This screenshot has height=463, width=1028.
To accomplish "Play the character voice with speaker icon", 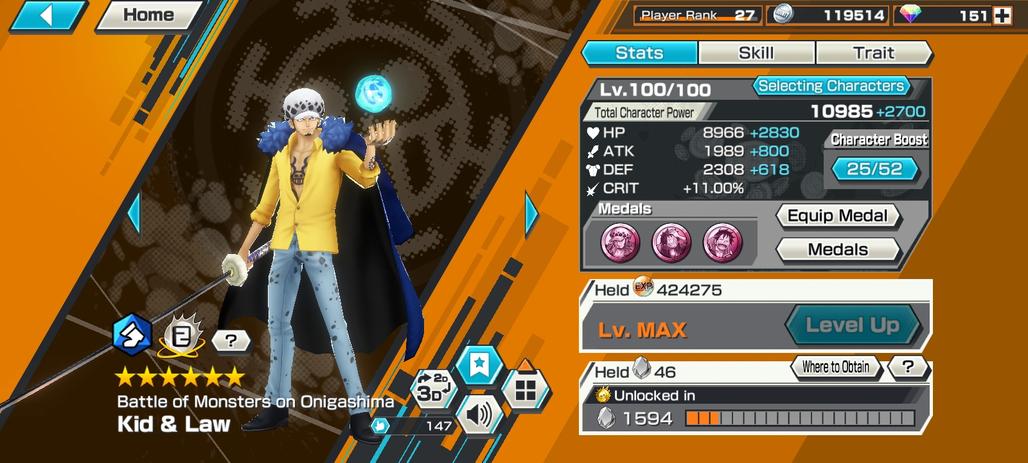I will 478,414.
